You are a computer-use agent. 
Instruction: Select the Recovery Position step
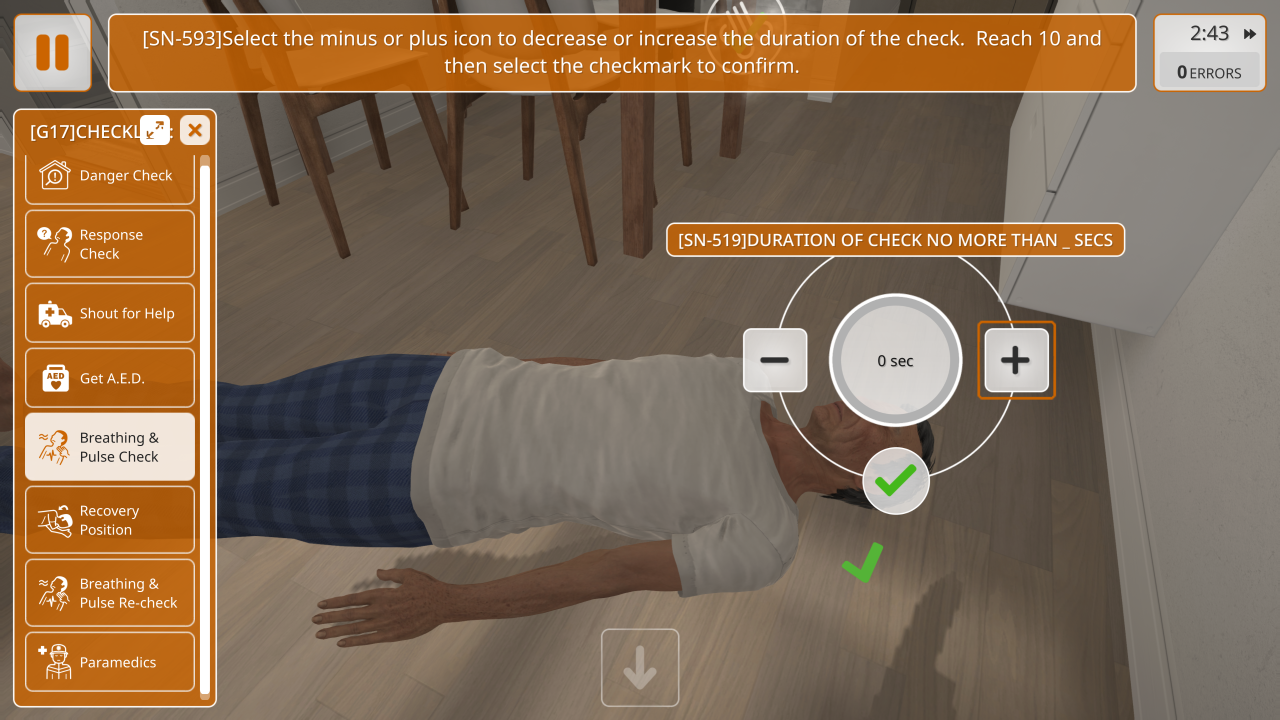110,520
